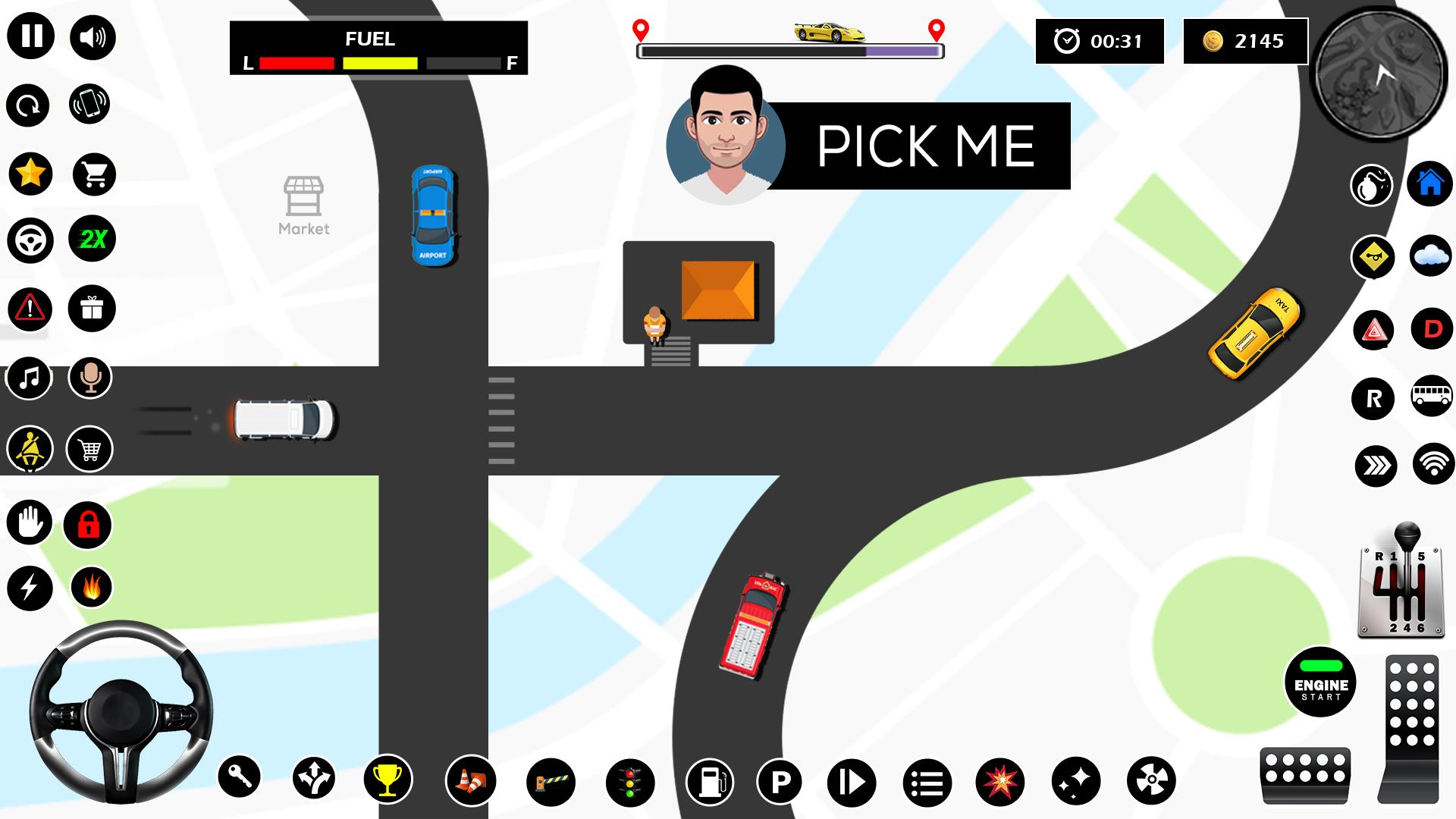Open the circular minimap

1380,74
